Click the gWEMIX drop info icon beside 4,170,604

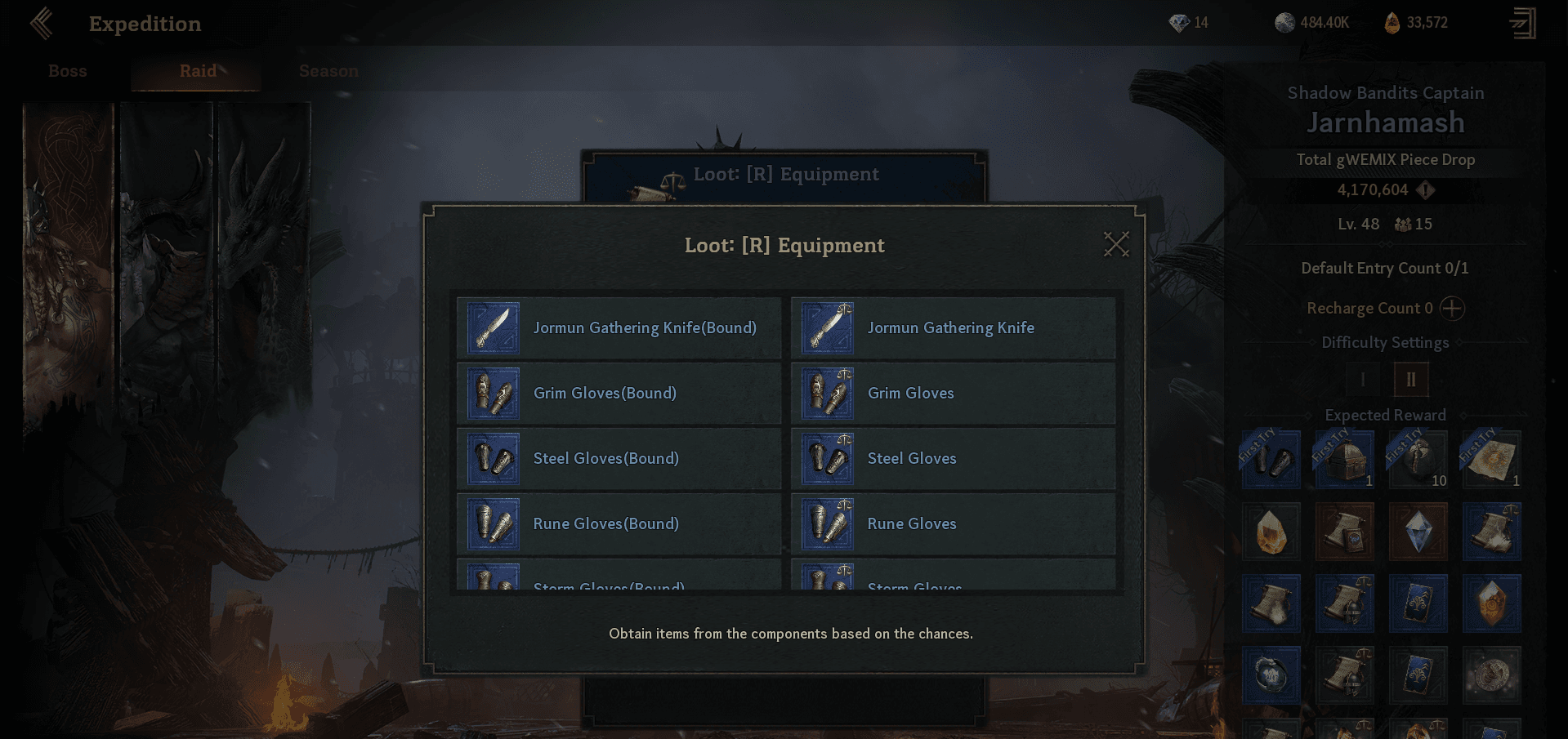click(1424, 190)
